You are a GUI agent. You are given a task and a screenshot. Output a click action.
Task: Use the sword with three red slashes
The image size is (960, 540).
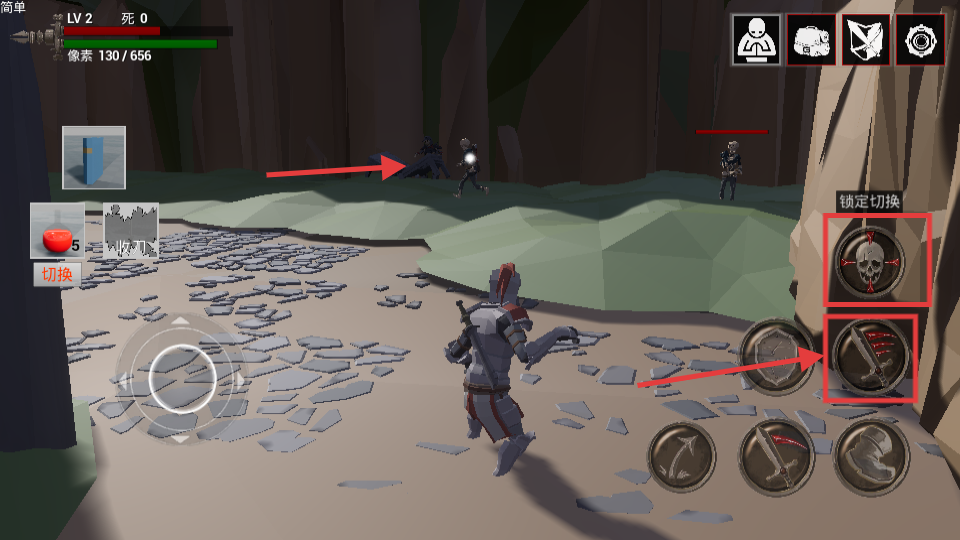[x=870, y=357]
